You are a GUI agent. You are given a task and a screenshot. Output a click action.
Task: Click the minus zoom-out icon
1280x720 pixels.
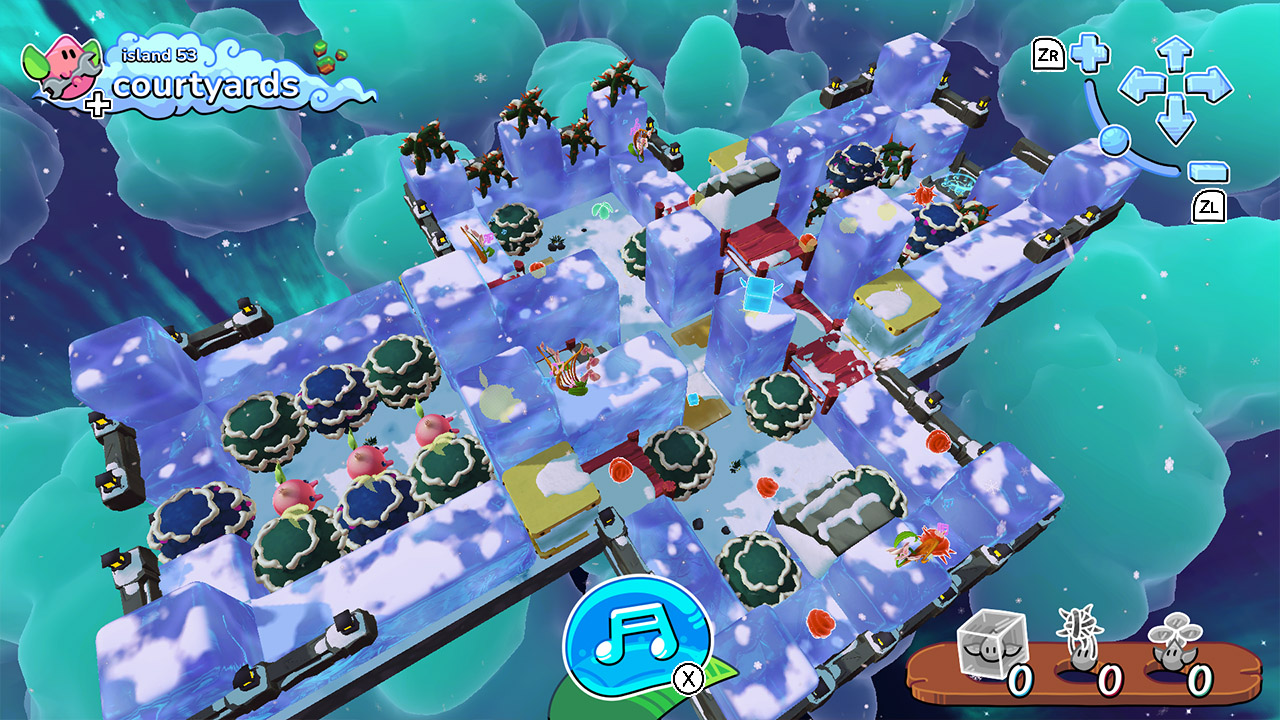pos(1210,171)
